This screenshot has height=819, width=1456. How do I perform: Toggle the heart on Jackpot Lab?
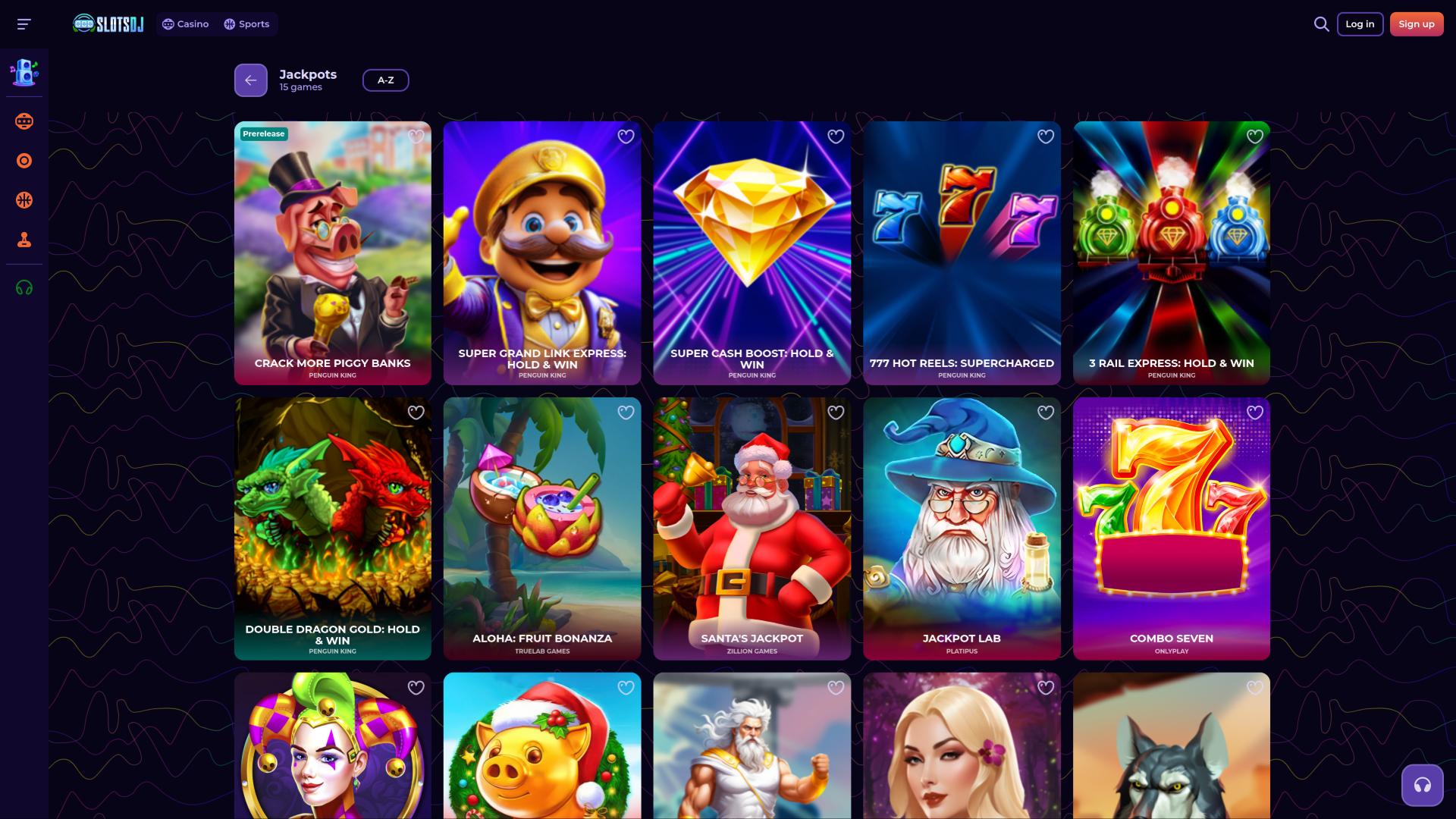[x=1045, y=412]
